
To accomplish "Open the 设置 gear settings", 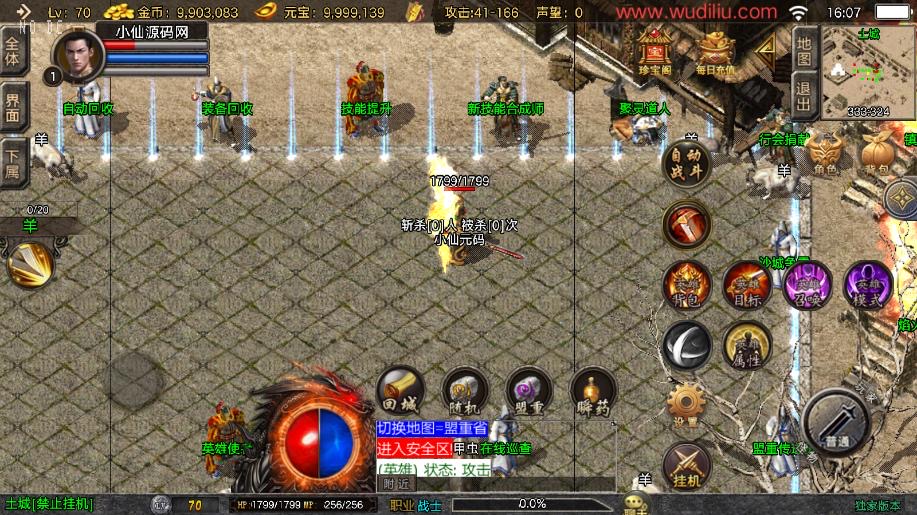I will (x=686, y=405).
